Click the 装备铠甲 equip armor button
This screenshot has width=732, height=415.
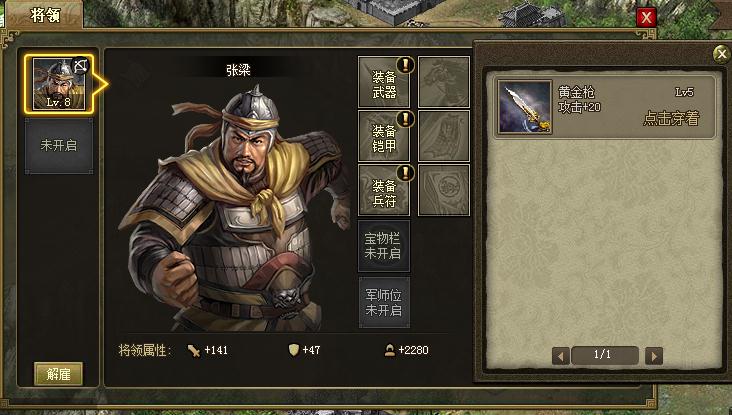[x=384, y=136]
